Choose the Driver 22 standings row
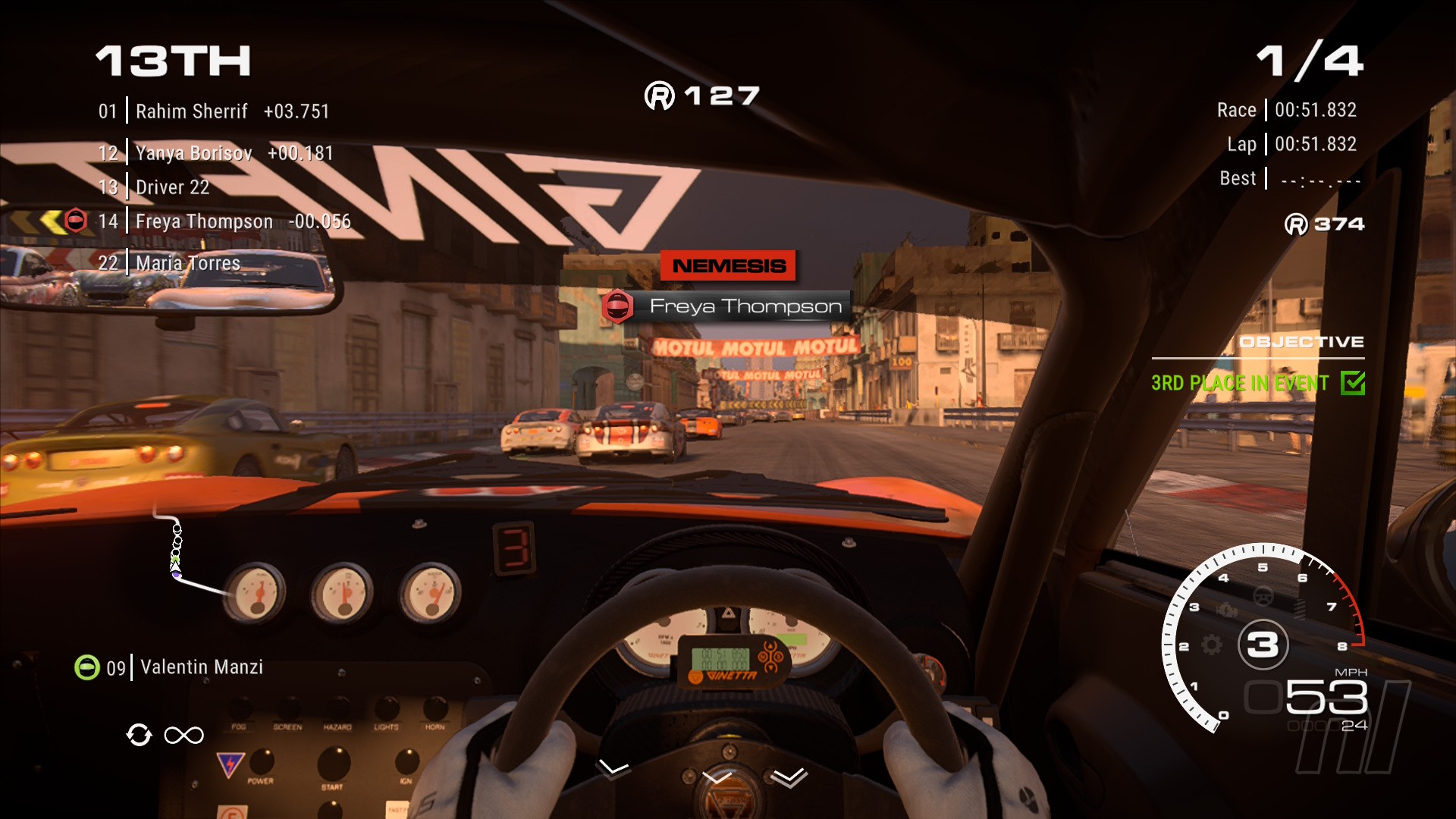Screen dimensions: 1456x819 172,187
